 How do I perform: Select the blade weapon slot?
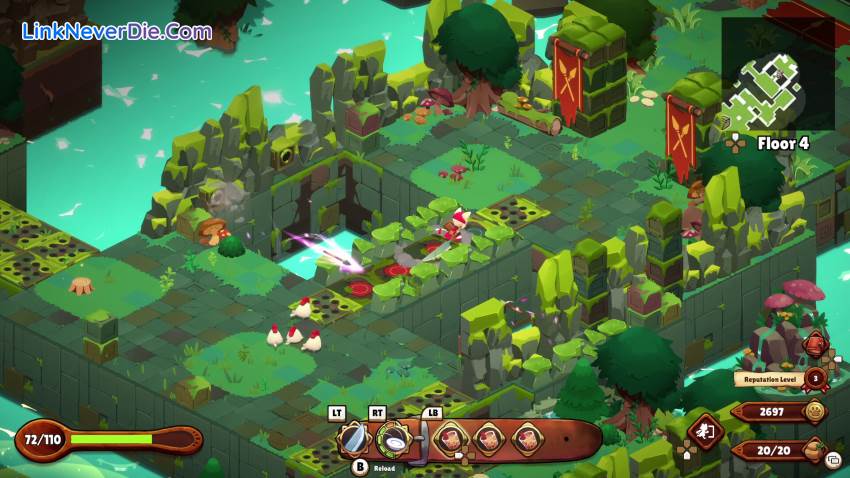tap(353, 438)
